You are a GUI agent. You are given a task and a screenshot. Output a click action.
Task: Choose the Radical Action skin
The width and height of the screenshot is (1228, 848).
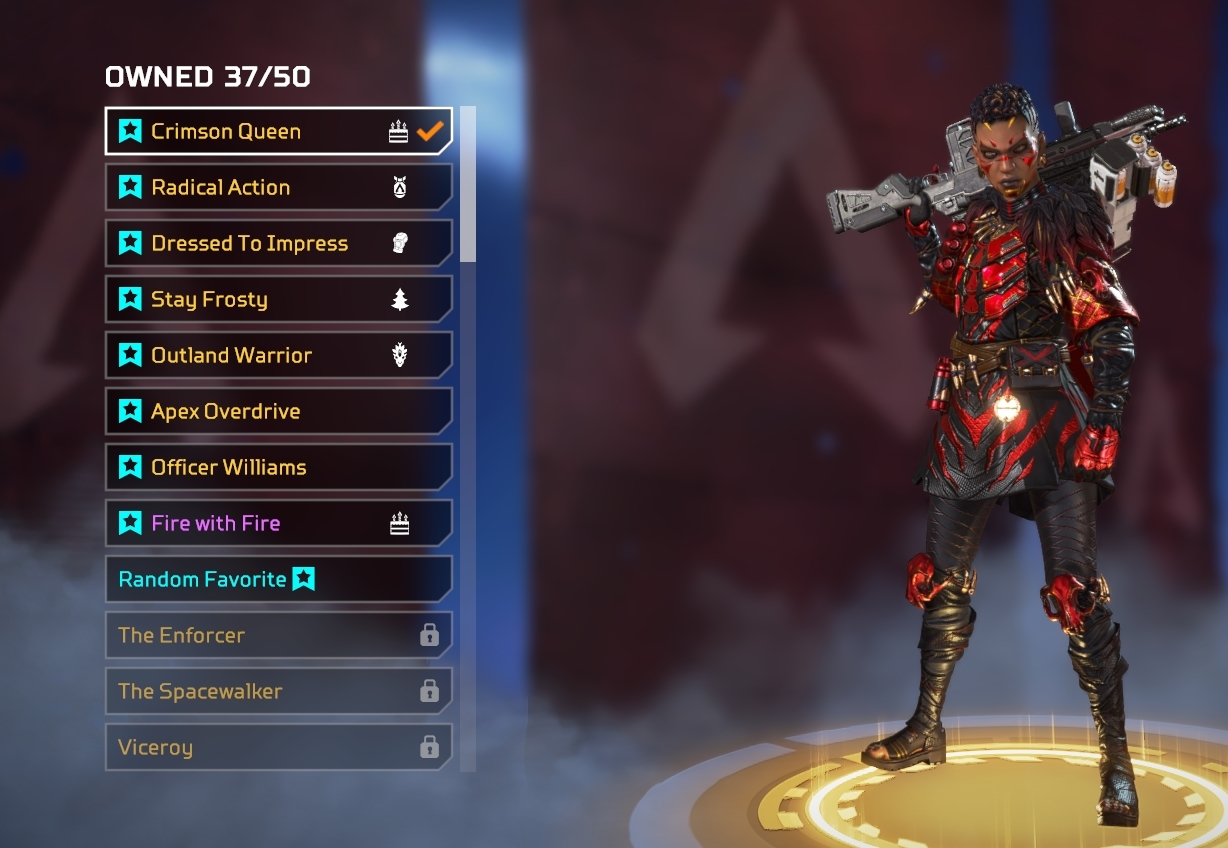tap(260, 187)
